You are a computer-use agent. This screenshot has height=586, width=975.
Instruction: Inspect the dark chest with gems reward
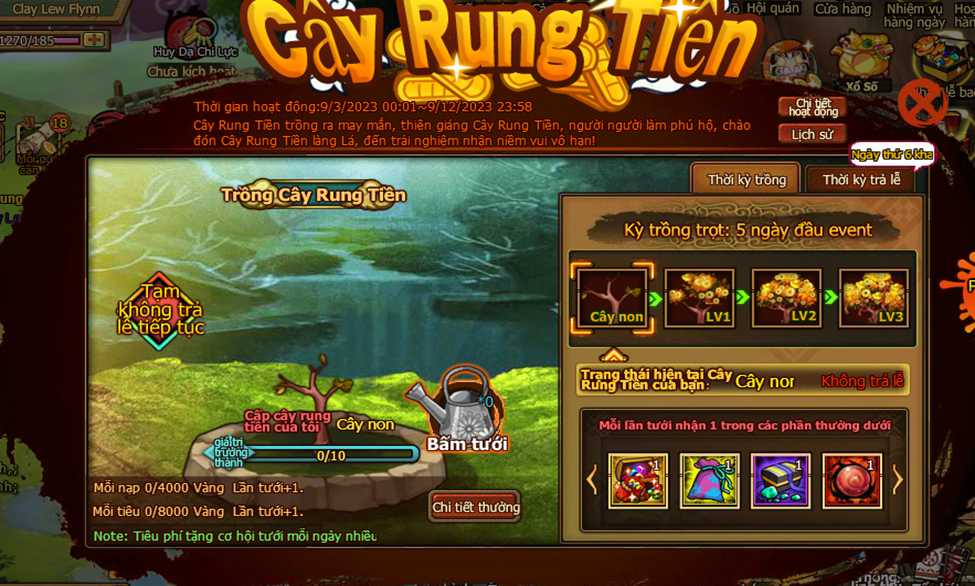[x=781, y=481]
